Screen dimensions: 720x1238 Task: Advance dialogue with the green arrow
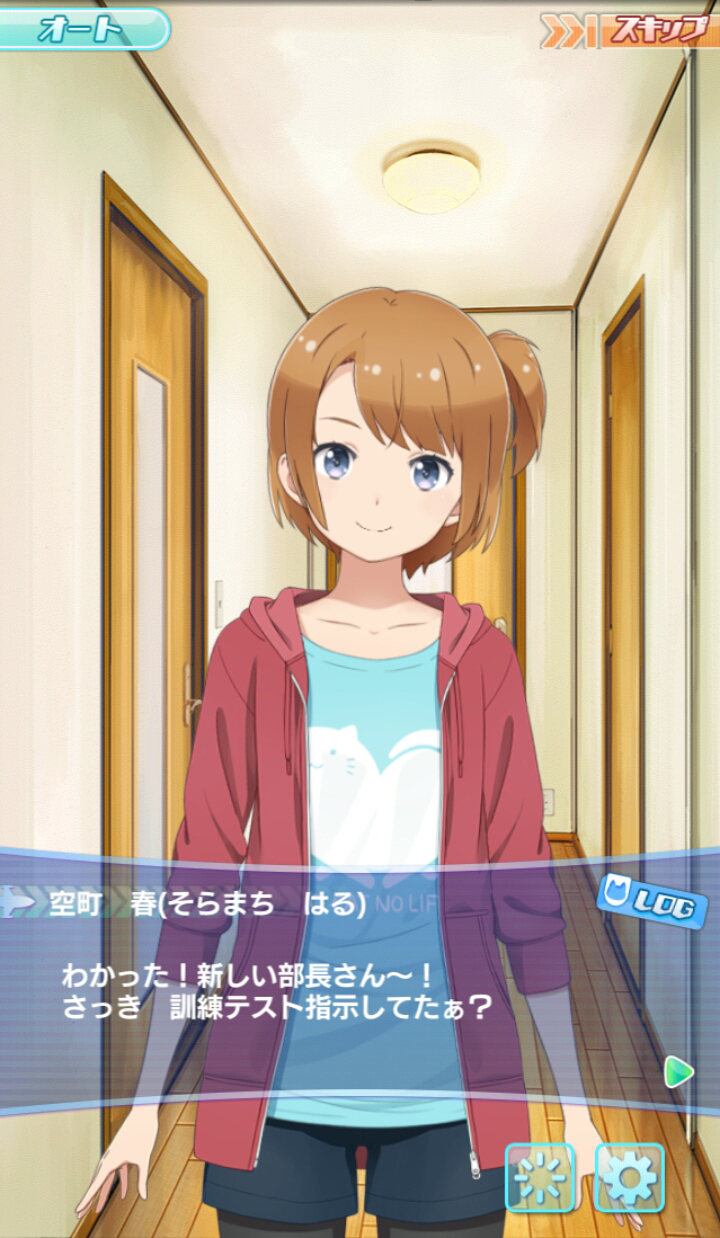point(679,1072)
